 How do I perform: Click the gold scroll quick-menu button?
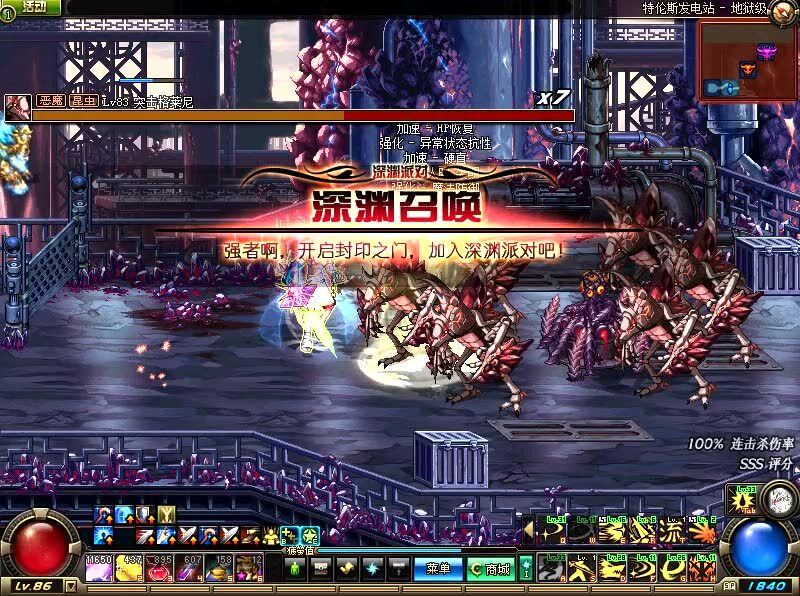347,569
